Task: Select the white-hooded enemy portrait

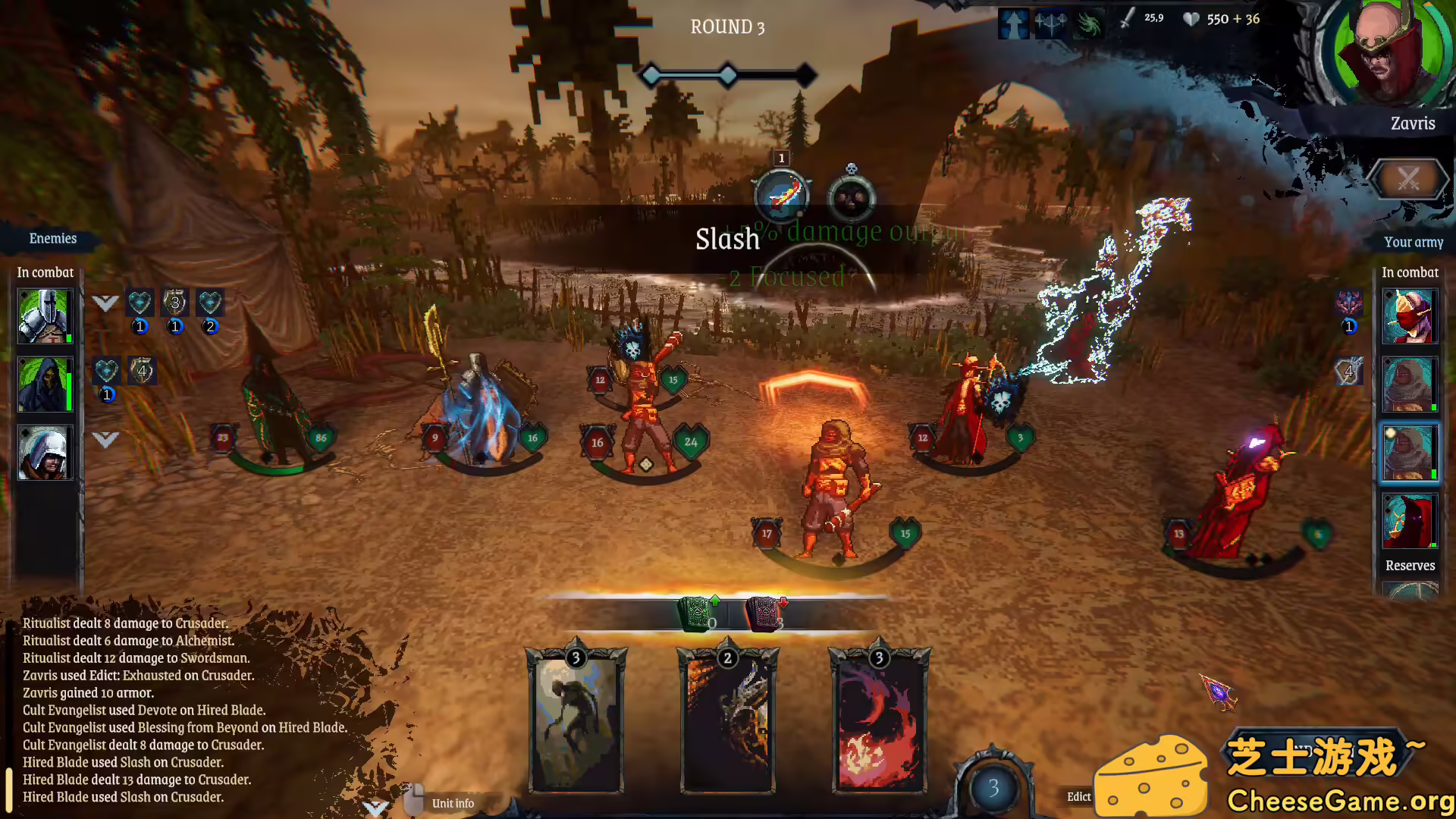Action: (x=44, y=453)
